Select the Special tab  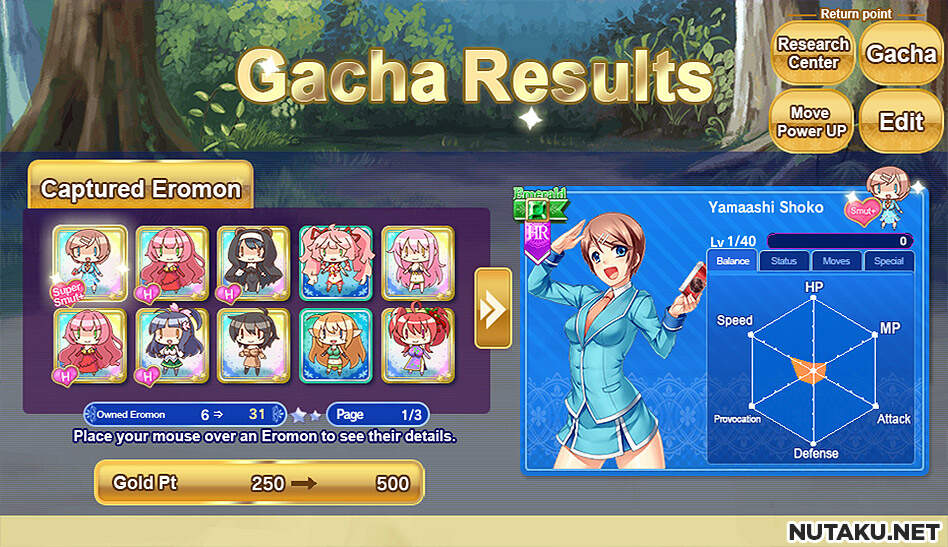click(x=888, y=262)
